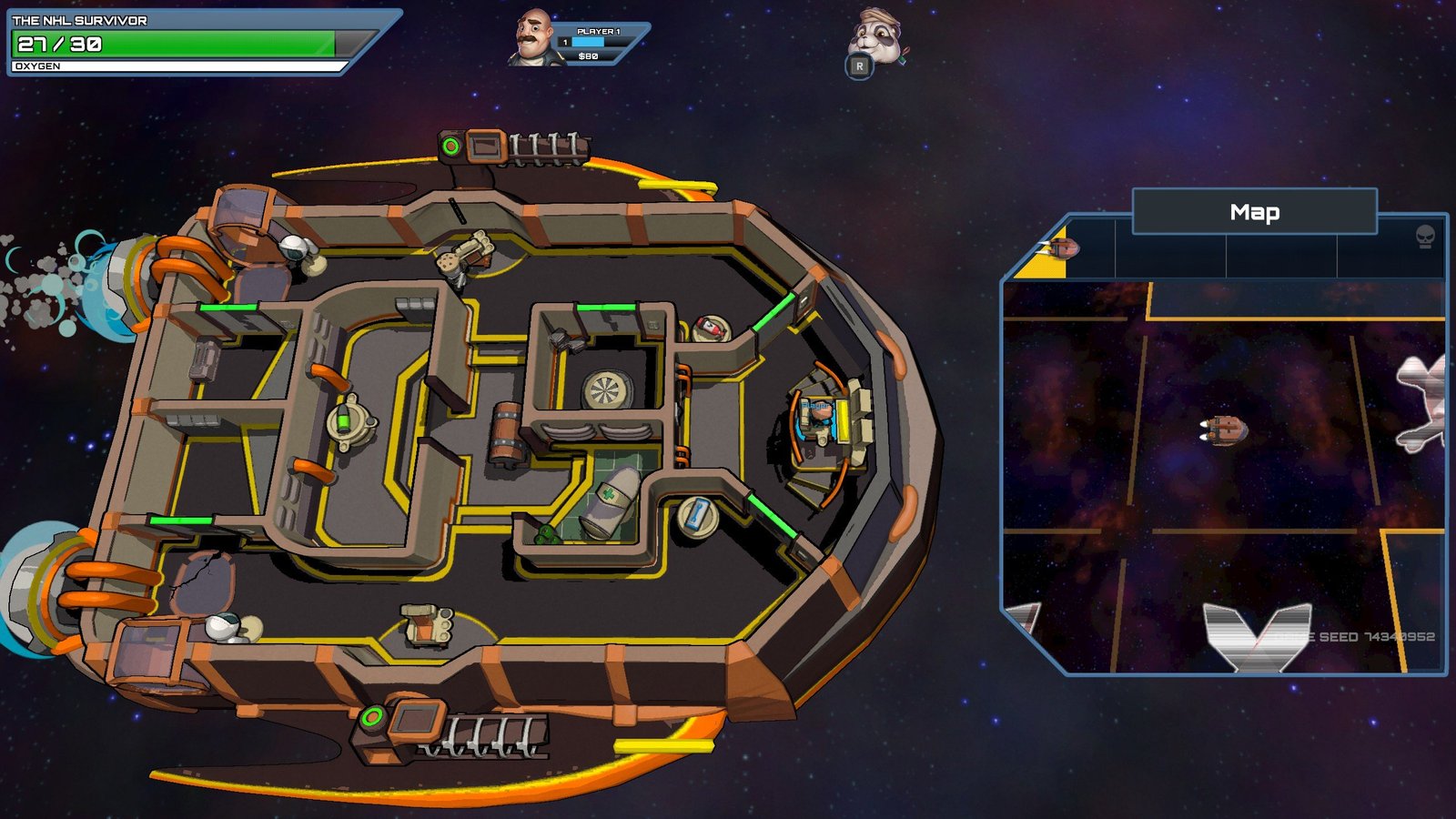Select the Player 1 mustached character portrait
This screenshot has width=1456, height=819.
(x=535, y=38)
